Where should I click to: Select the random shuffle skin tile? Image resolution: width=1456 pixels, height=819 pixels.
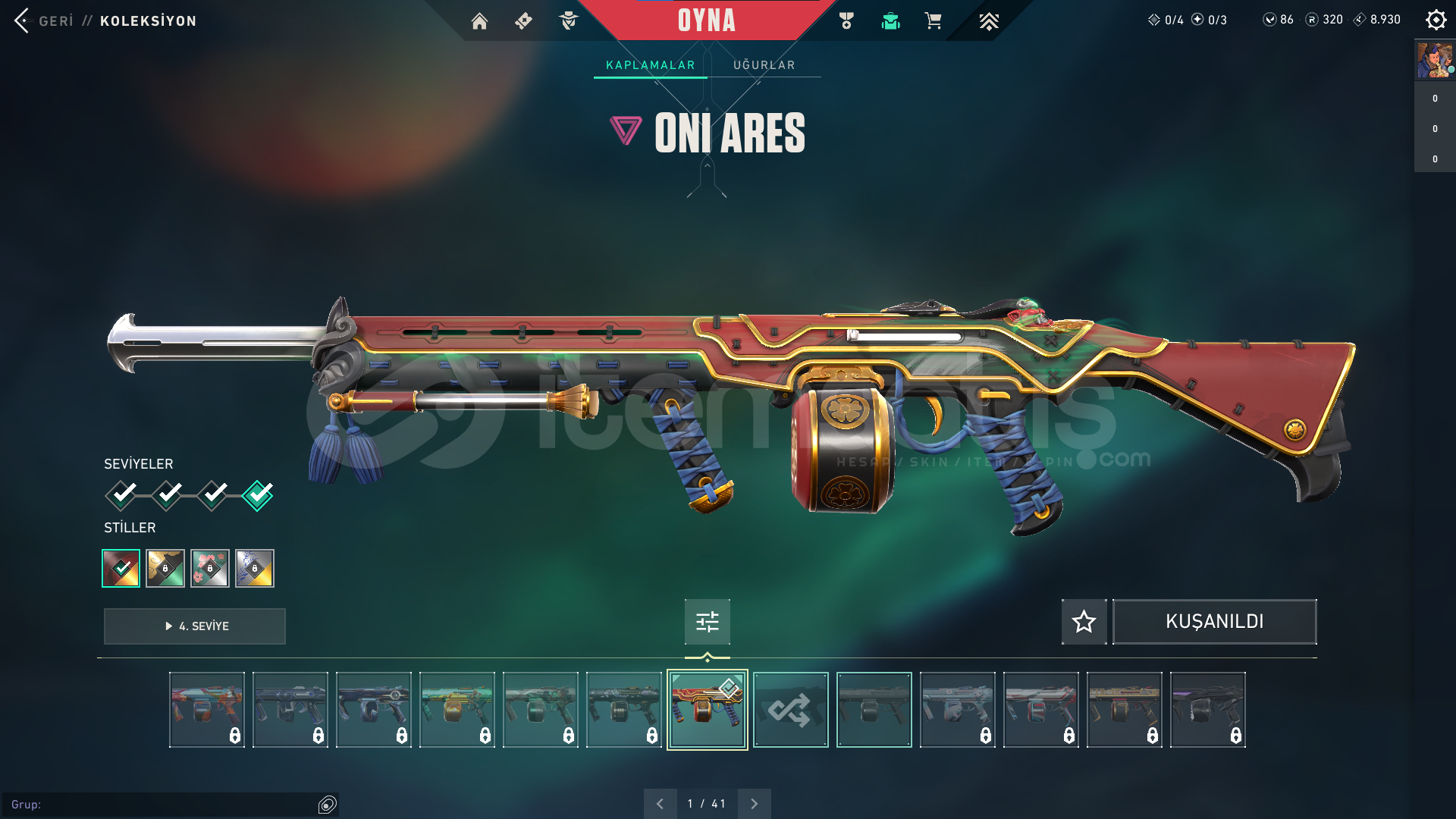coord(790,710)
